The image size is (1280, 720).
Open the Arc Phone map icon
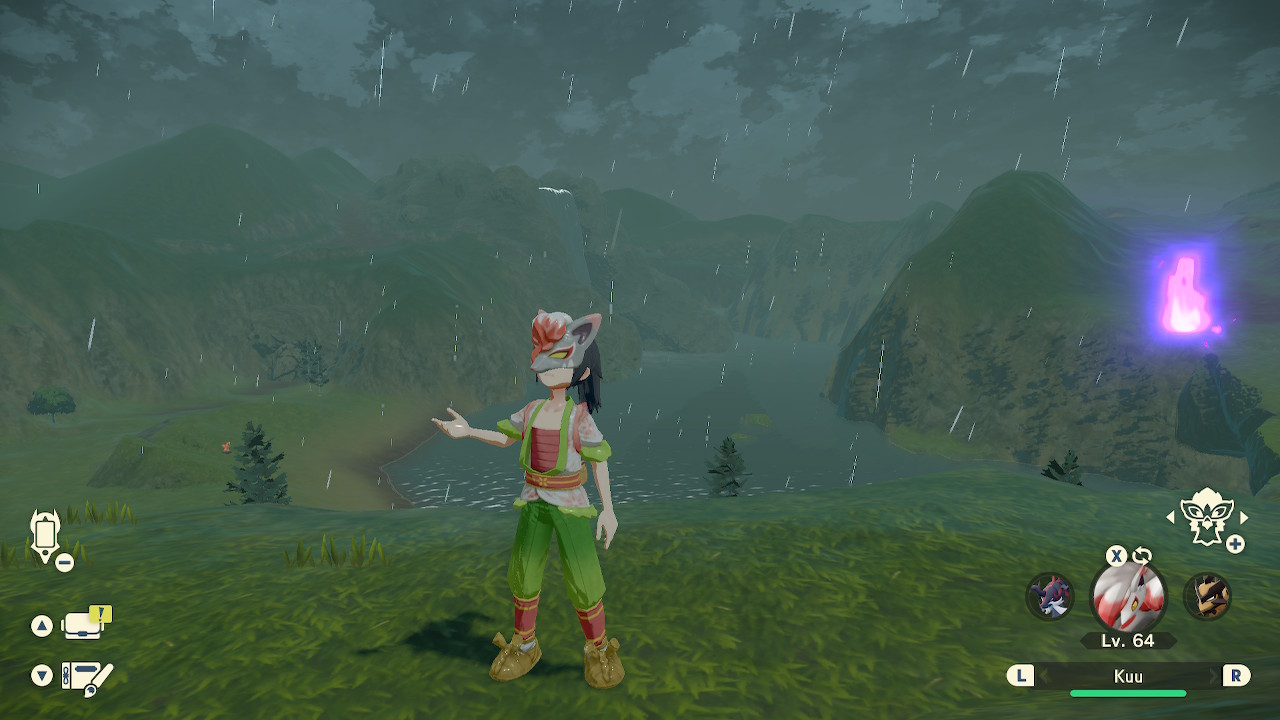coord(46,535)
